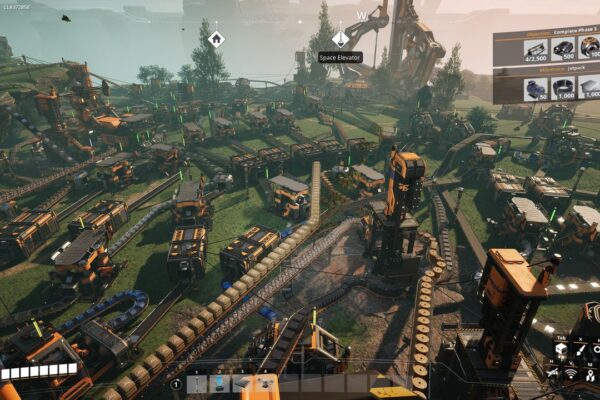The height and width of the screenshot is (400, 600).
Task: Select the foundation hotbar slot
Action: coord(242,383)
